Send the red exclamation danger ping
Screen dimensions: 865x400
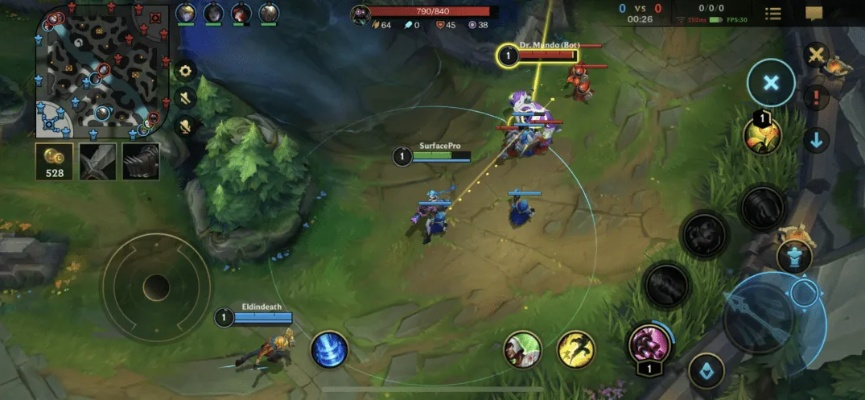817,98
